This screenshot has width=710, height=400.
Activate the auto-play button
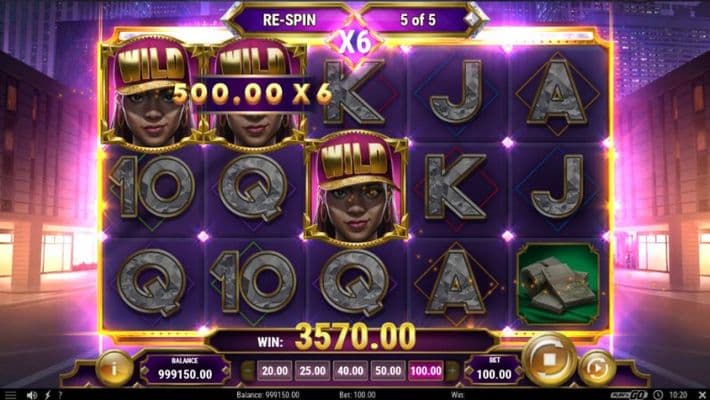point(597,367)
